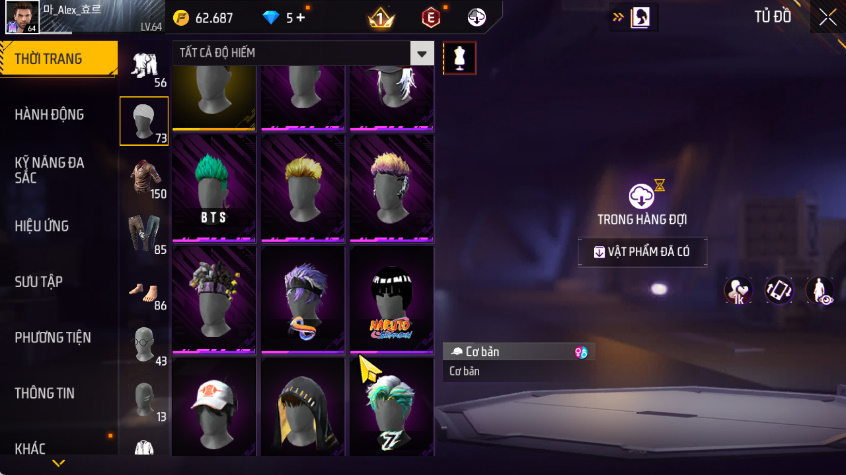The image size is (846, 475).
Task: Choose the Naruto black bowl-cut hair
Action: pyautogui.click(x=391, y=298)
